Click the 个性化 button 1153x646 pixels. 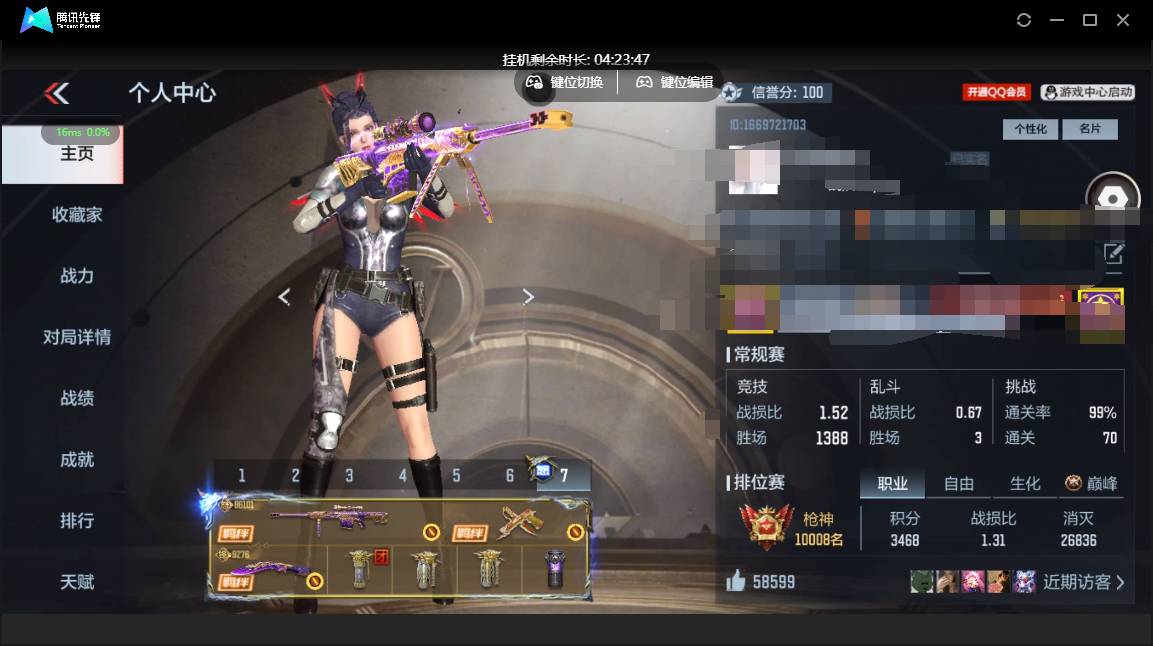tap(1030, 129)
